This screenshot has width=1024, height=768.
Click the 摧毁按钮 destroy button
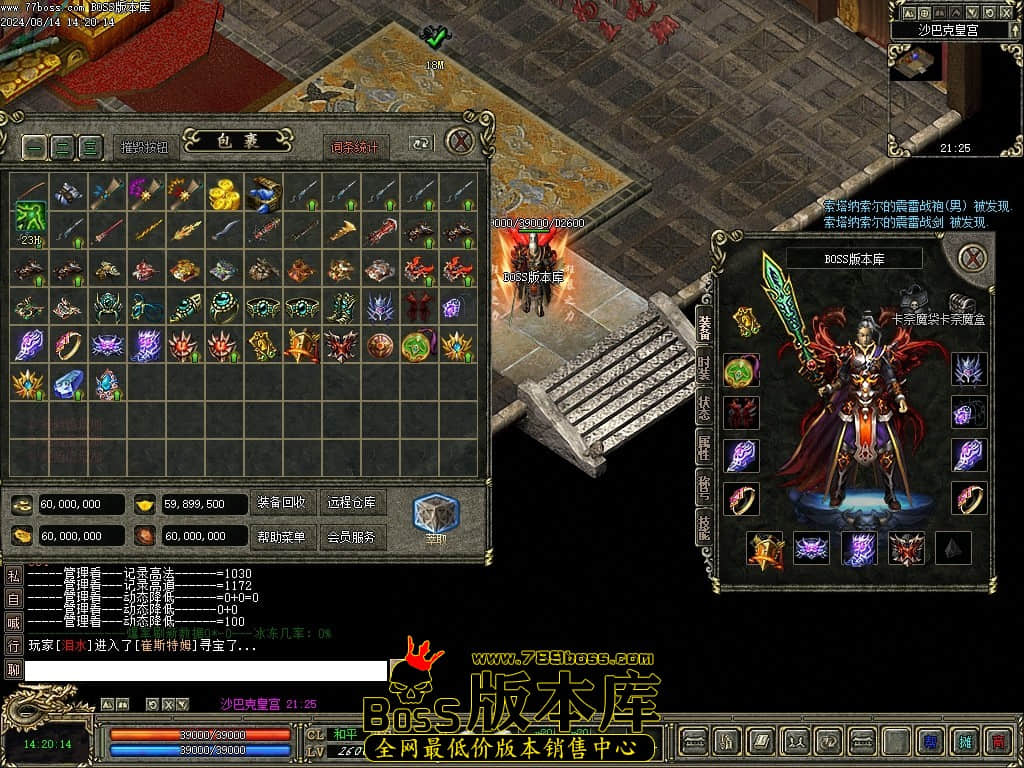[x=145, y=147]
